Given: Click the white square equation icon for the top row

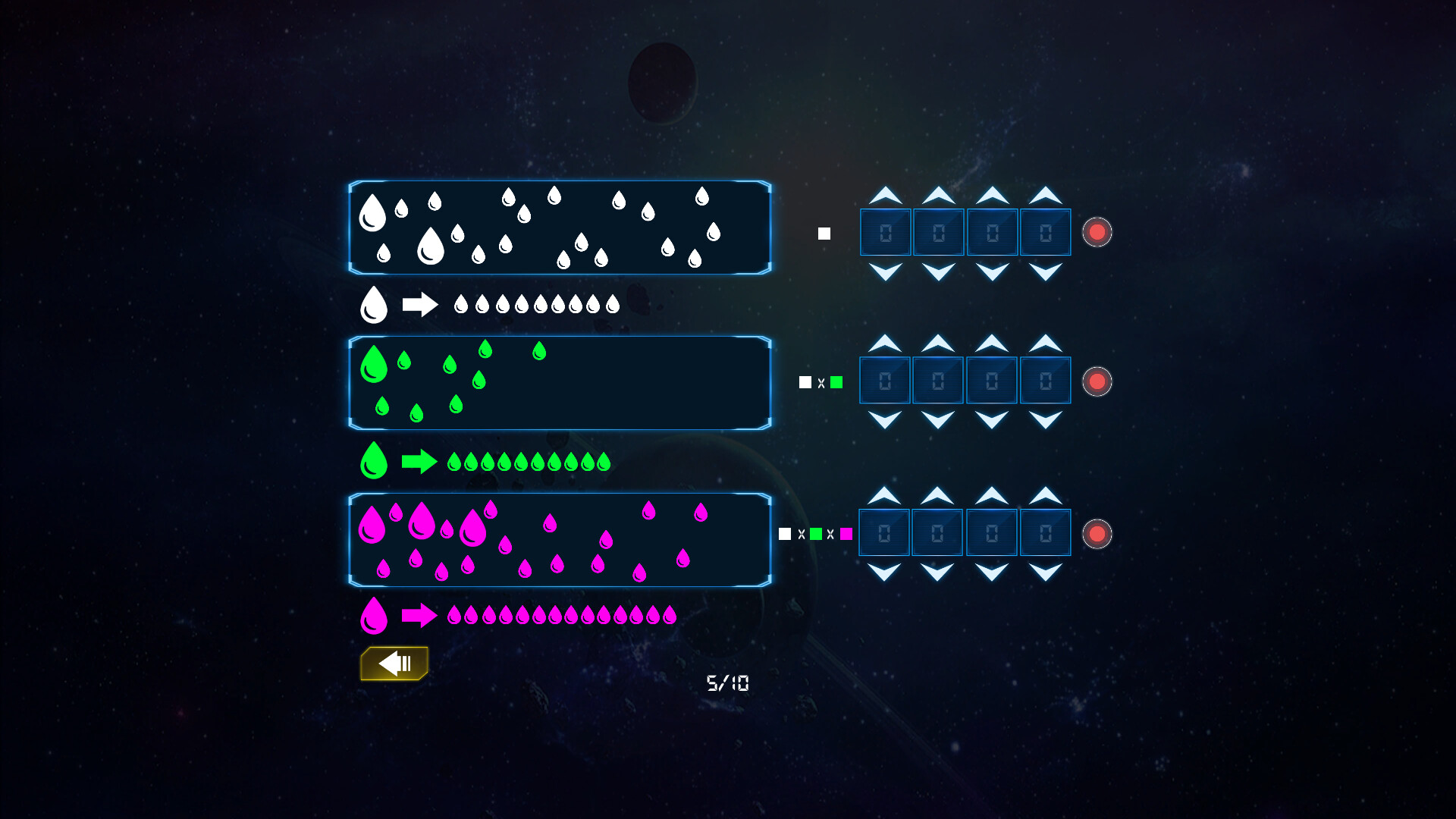Looking at the screenshot, I should tap(823, 233).
